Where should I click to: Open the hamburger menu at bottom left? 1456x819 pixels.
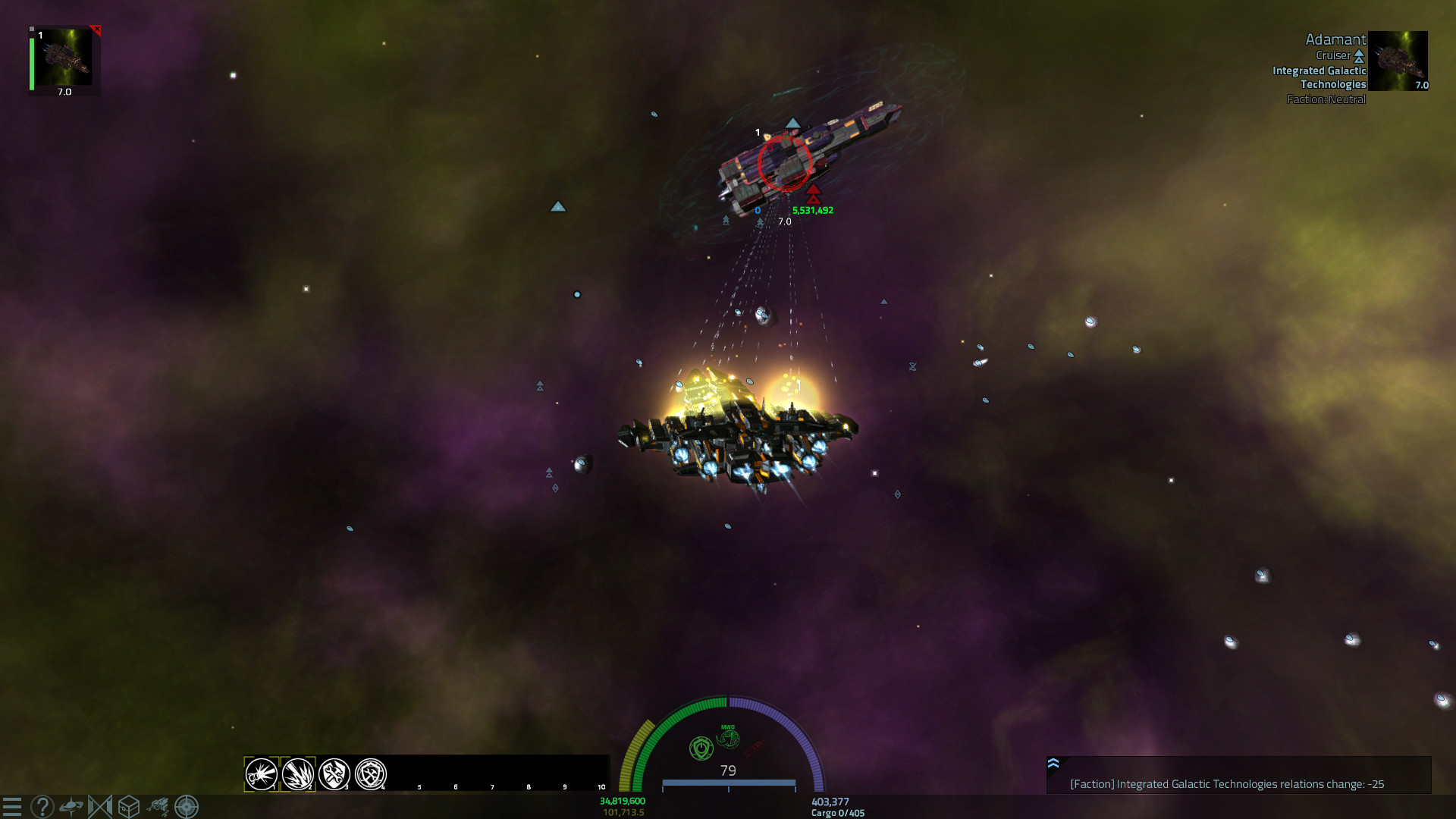point(11,805)
